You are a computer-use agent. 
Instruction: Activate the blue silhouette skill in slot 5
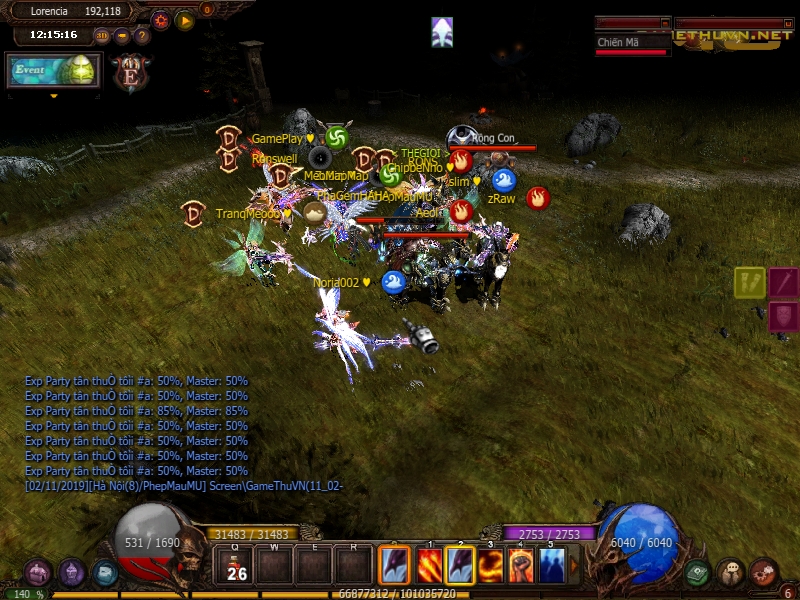click(552, 565)
